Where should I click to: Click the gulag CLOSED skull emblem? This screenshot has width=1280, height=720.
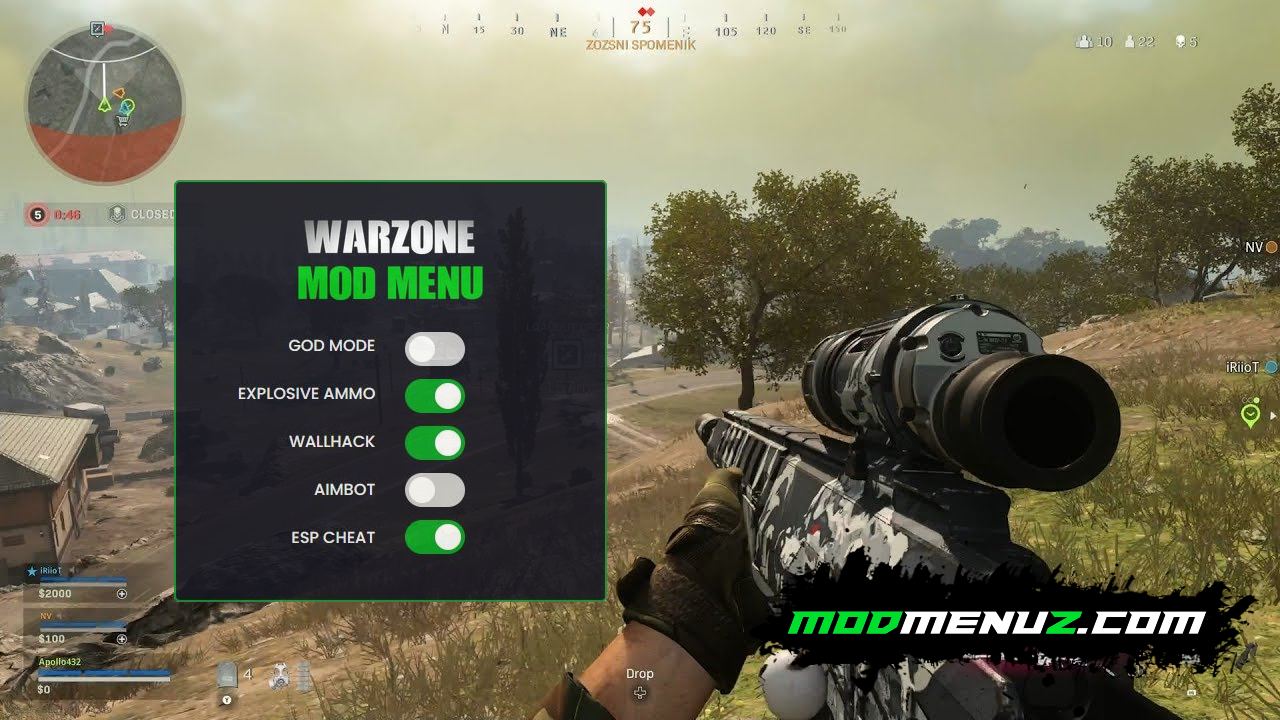pos(118,213)
